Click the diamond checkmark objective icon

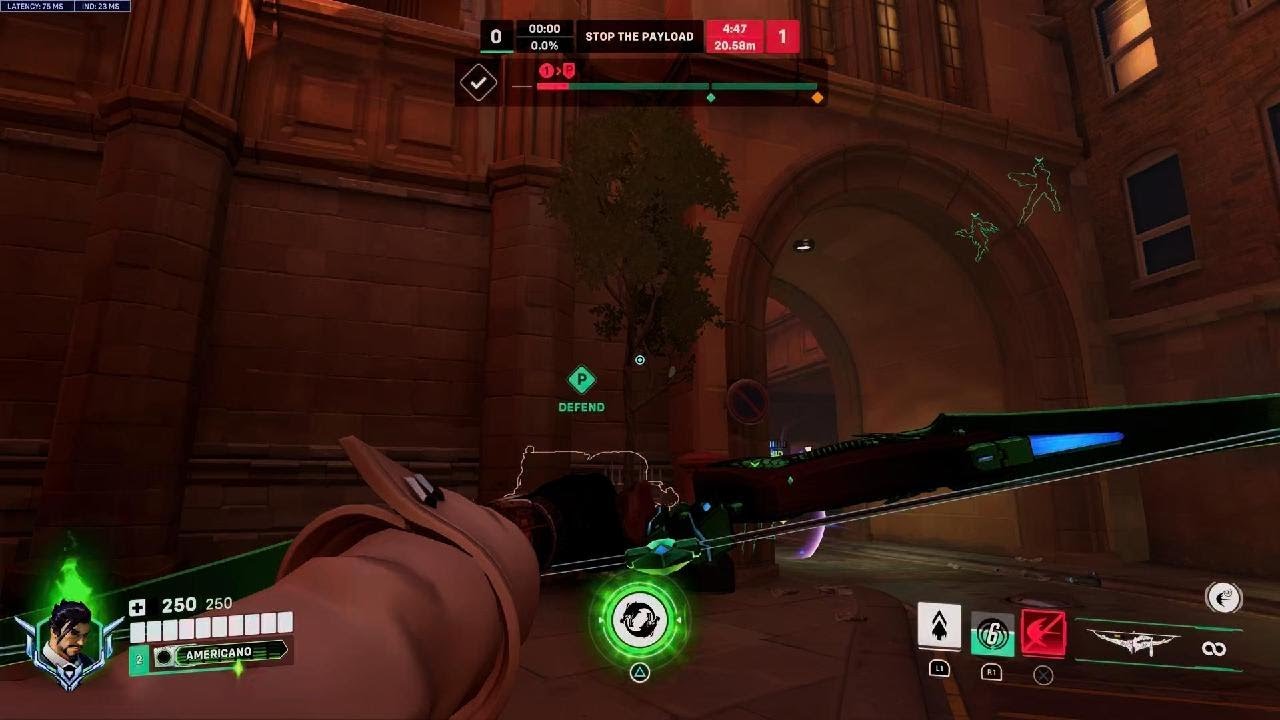tap(478, 83)
